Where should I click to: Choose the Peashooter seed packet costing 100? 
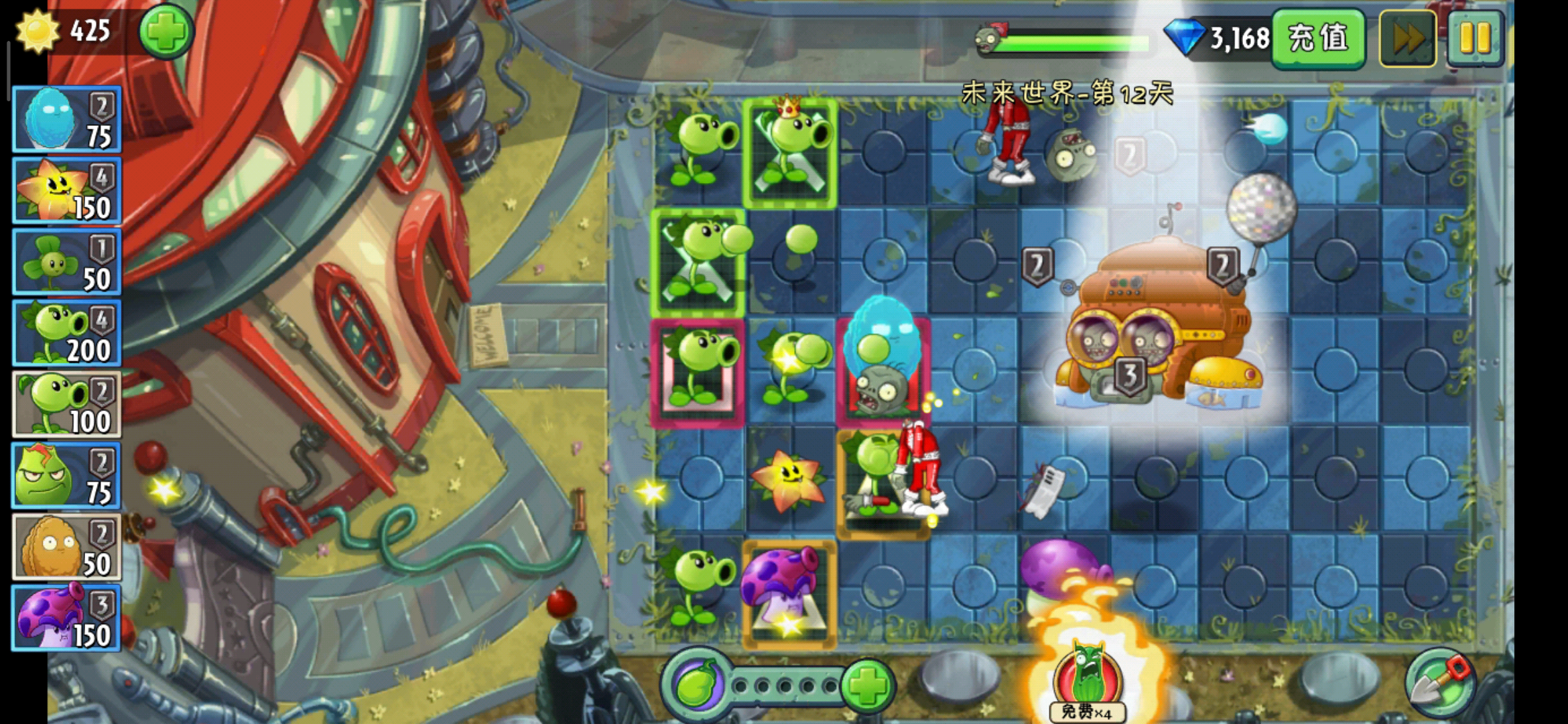(x=66, y=404)
